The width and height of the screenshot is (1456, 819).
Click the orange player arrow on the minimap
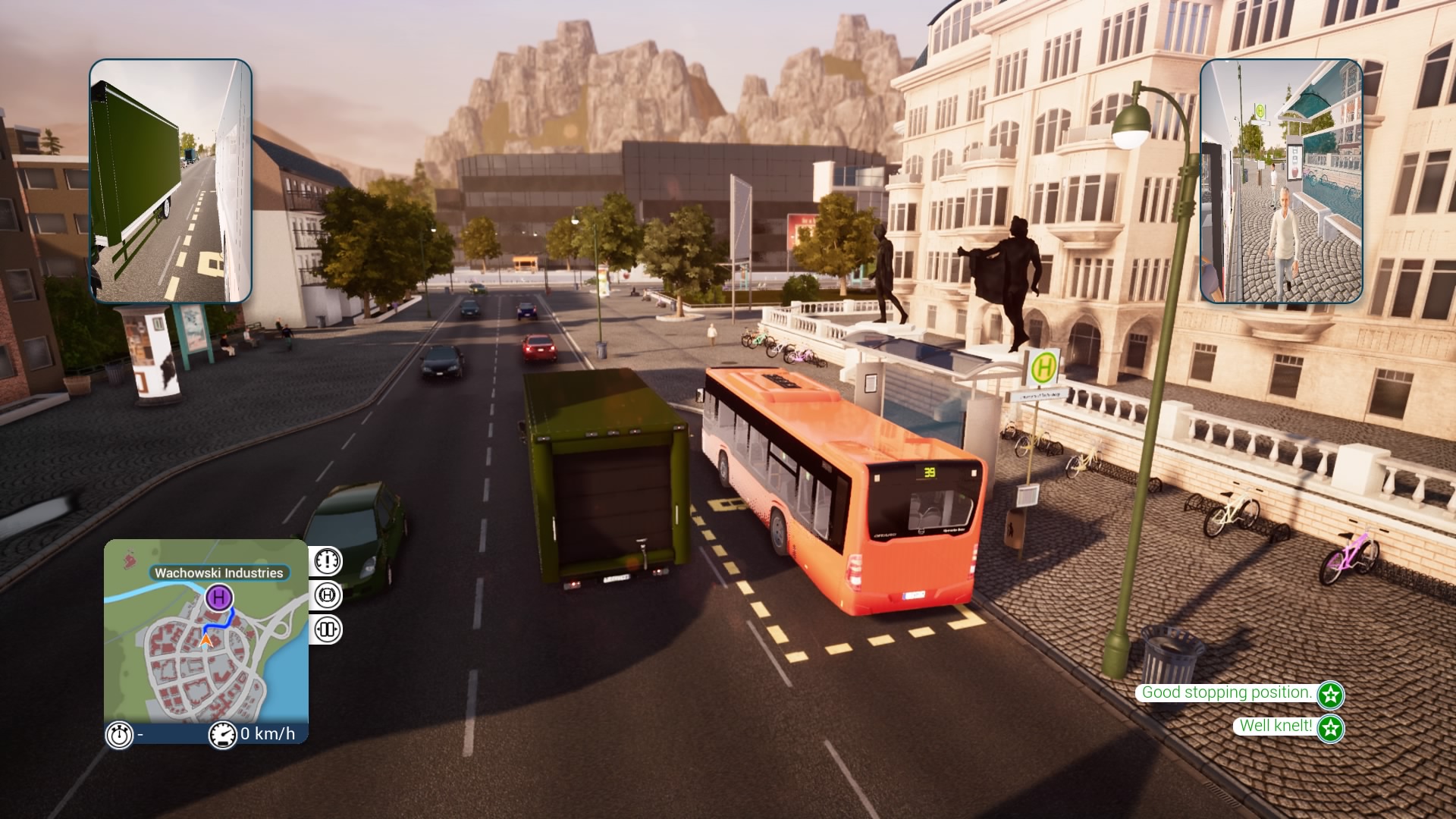click(x=206, y=641)
